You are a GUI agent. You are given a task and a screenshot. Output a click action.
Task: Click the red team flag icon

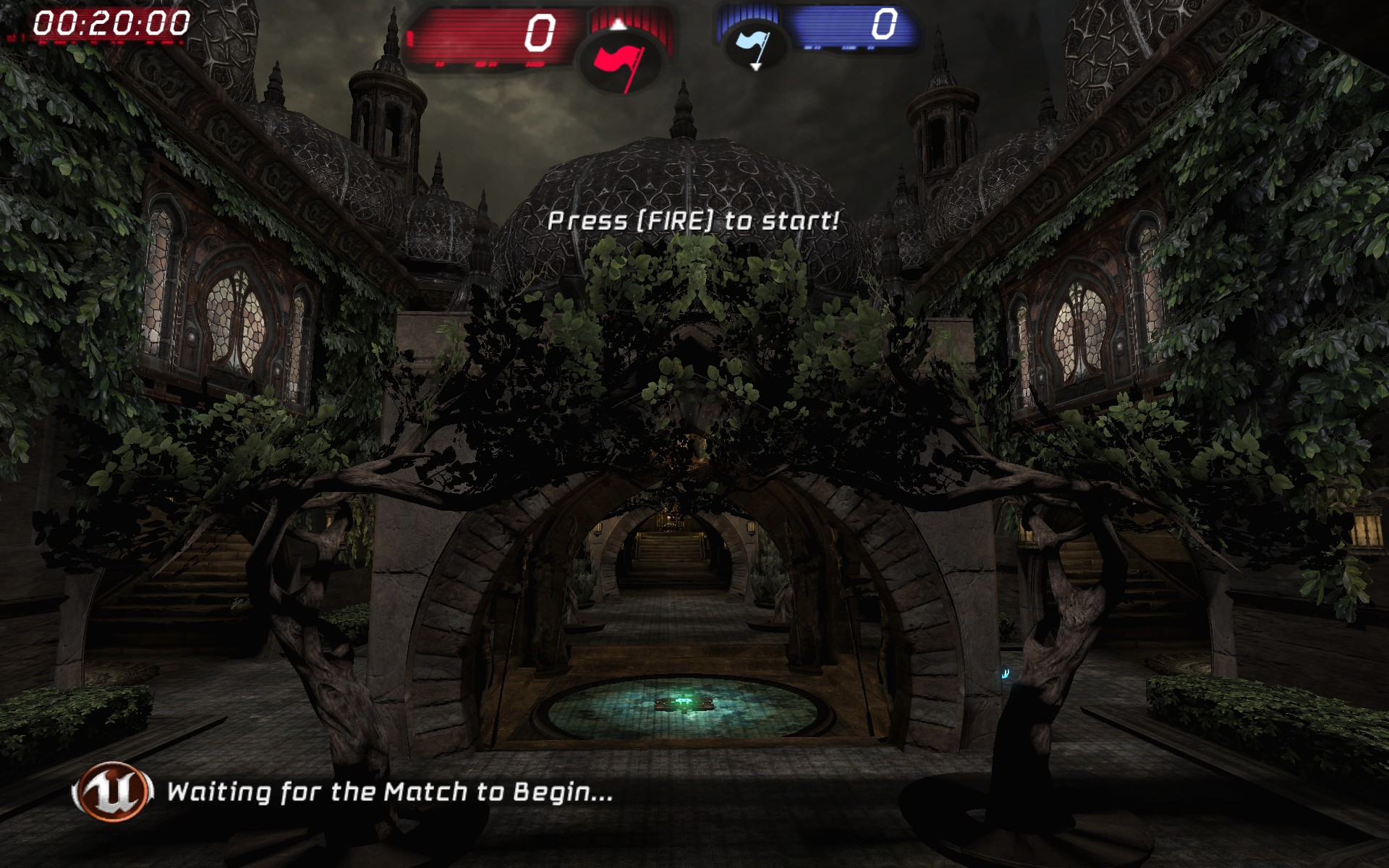pos(621,61)
